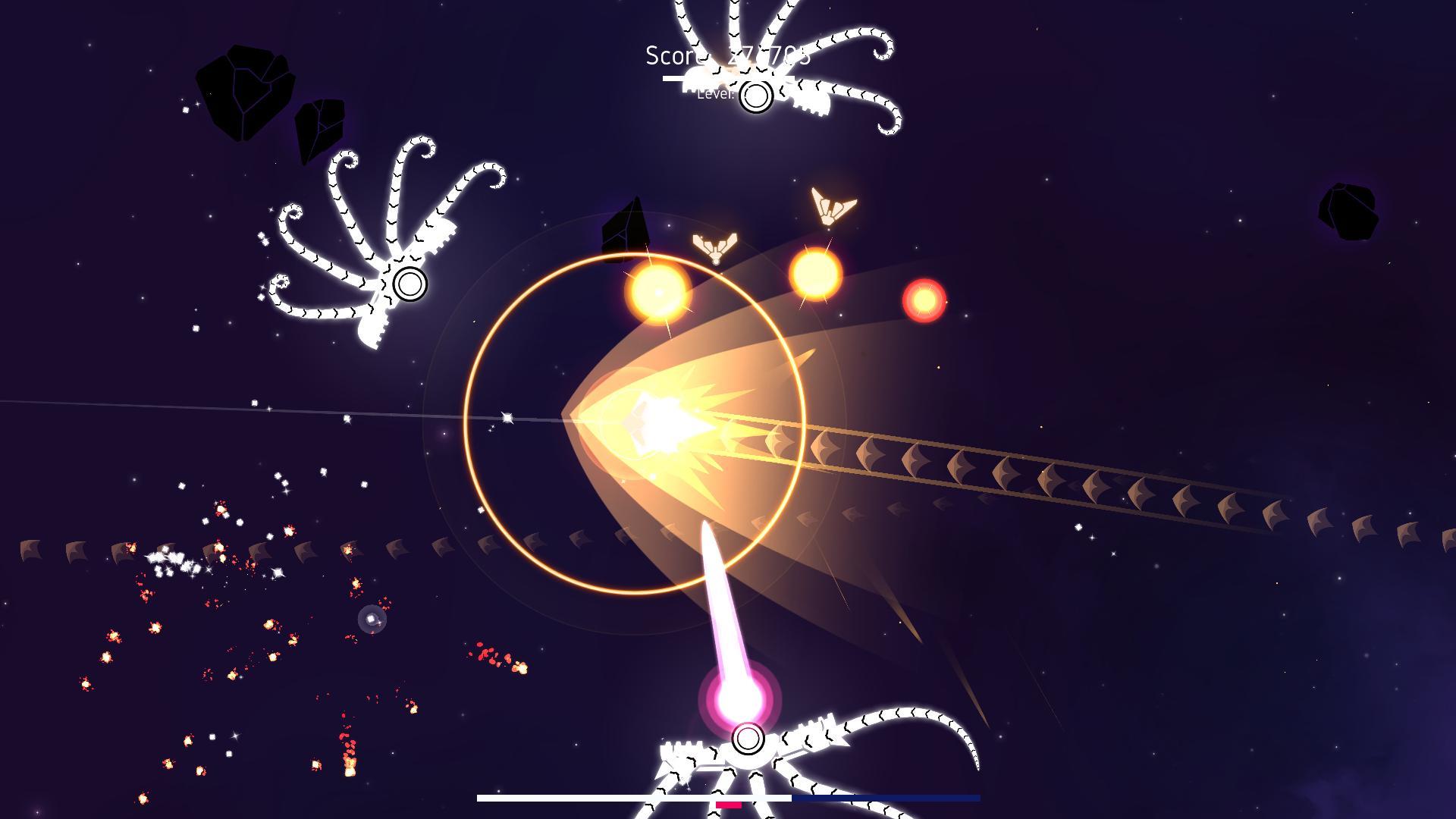Select the small wasp enemy above the shield circle
This screenshot has width=1456, height=819.
pos(713,246)
